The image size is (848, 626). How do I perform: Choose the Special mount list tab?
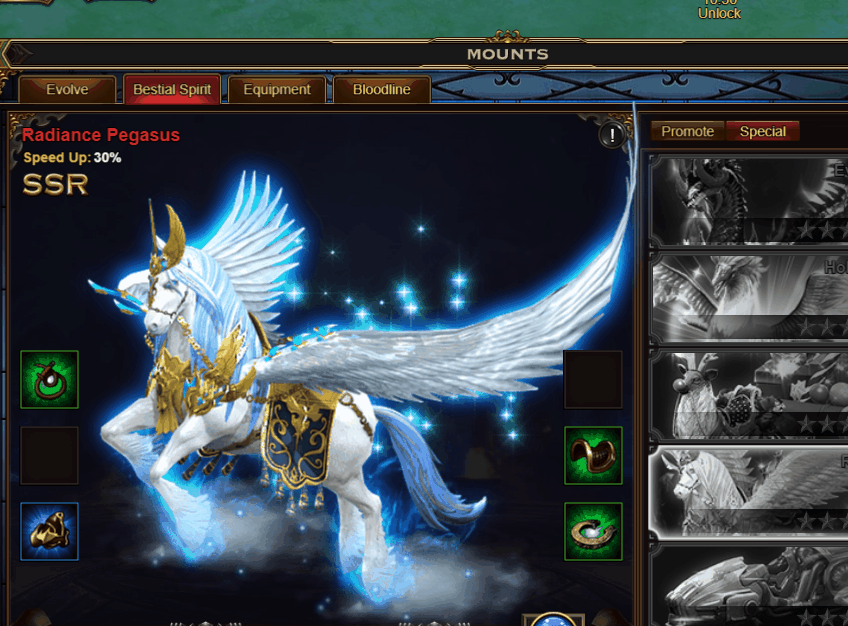coord(762,132)
